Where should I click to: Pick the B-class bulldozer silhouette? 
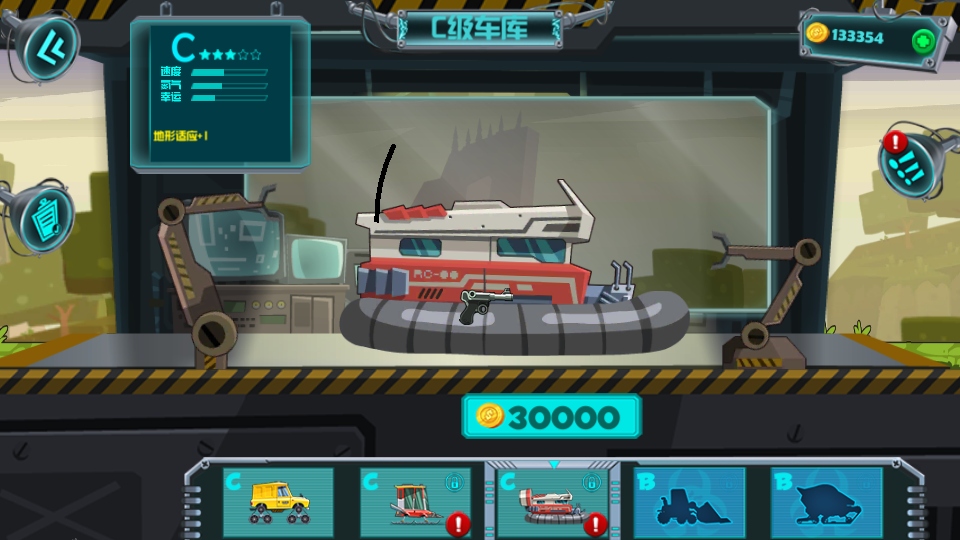click(689, 502)
